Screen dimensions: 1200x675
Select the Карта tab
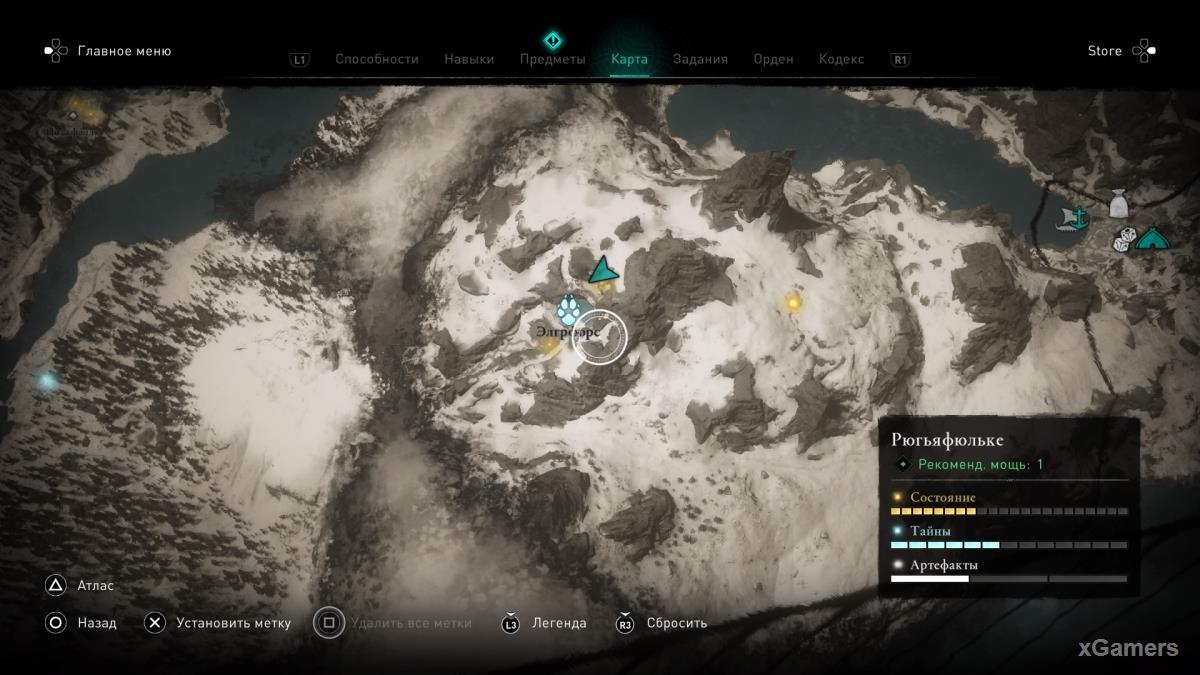click(629, 59)
